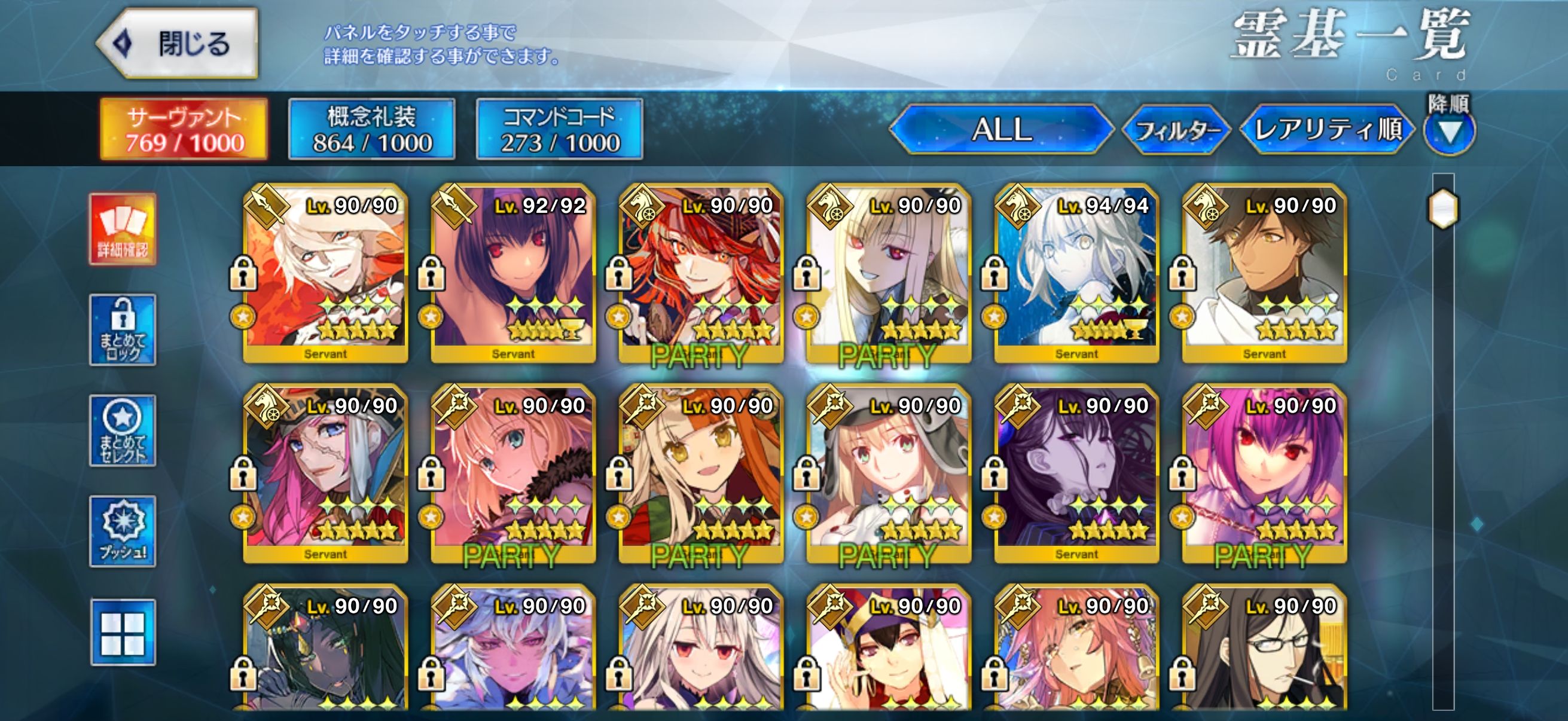
Task: Choose the ALL class selector
Action: pyautogui.click(x=1001, y=129)
